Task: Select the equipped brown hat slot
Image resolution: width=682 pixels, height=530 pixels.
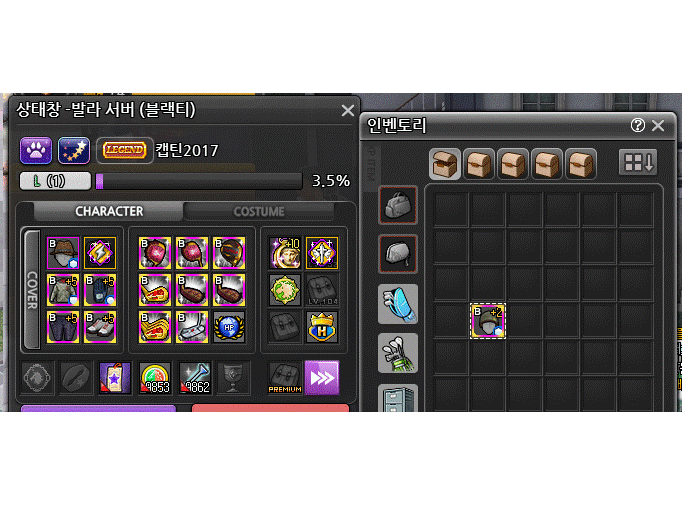Action: tap(64, 254)
